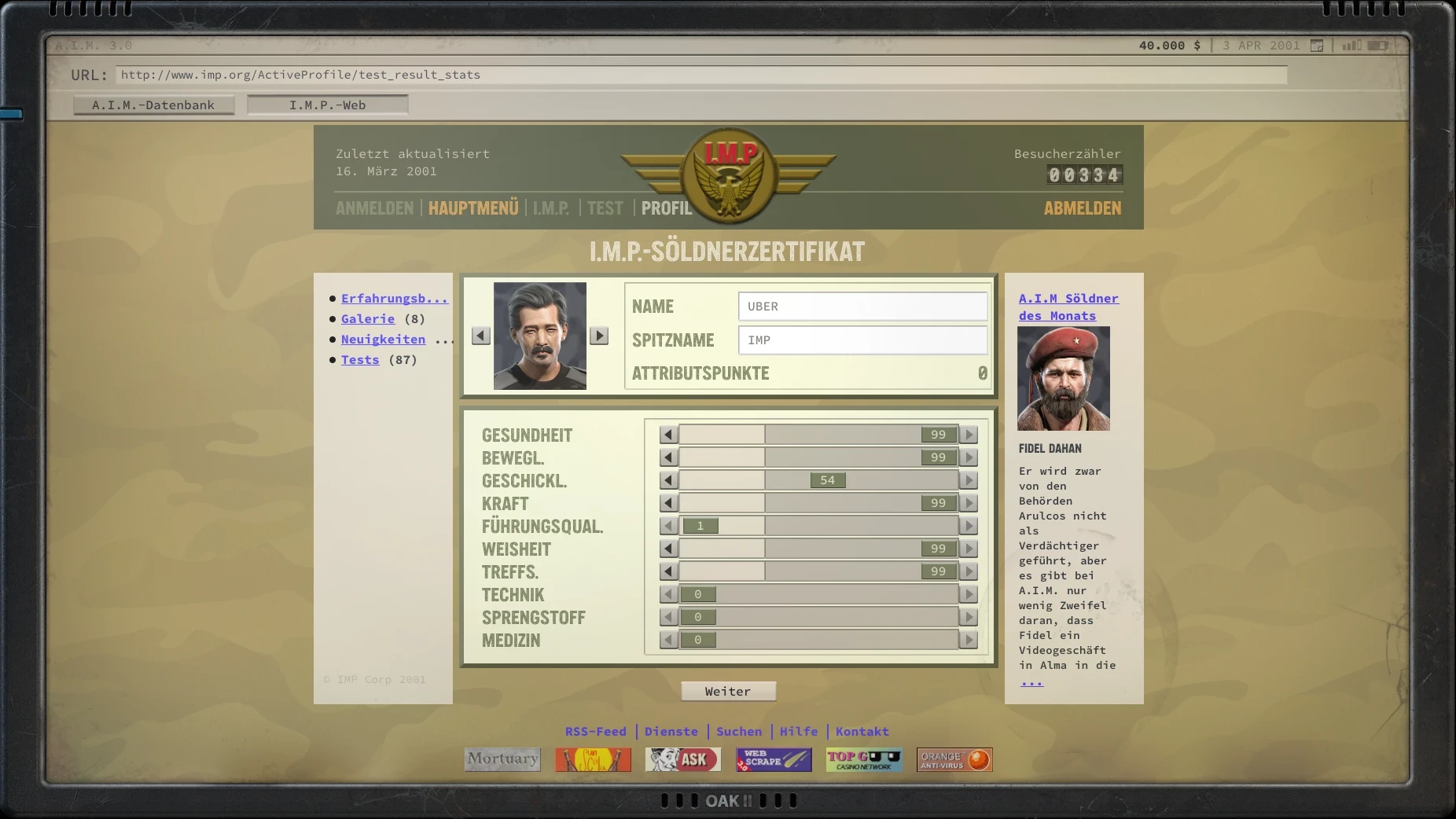Open the Orange Anti-Virus banner
This screenshot has width=1456, height=819.
click(954, 759)
